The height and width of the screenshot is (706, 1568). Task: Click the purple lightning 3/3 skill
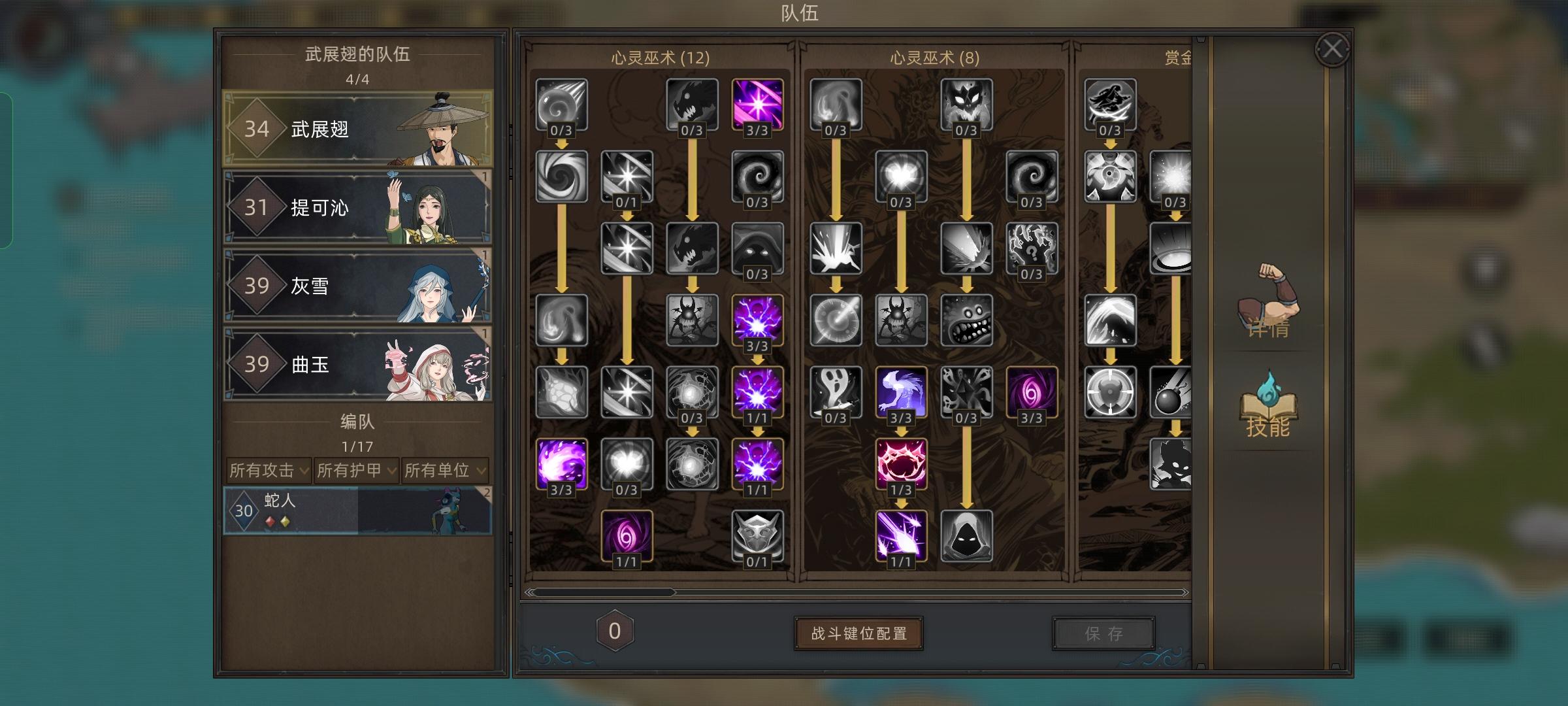tap(758, 320)
